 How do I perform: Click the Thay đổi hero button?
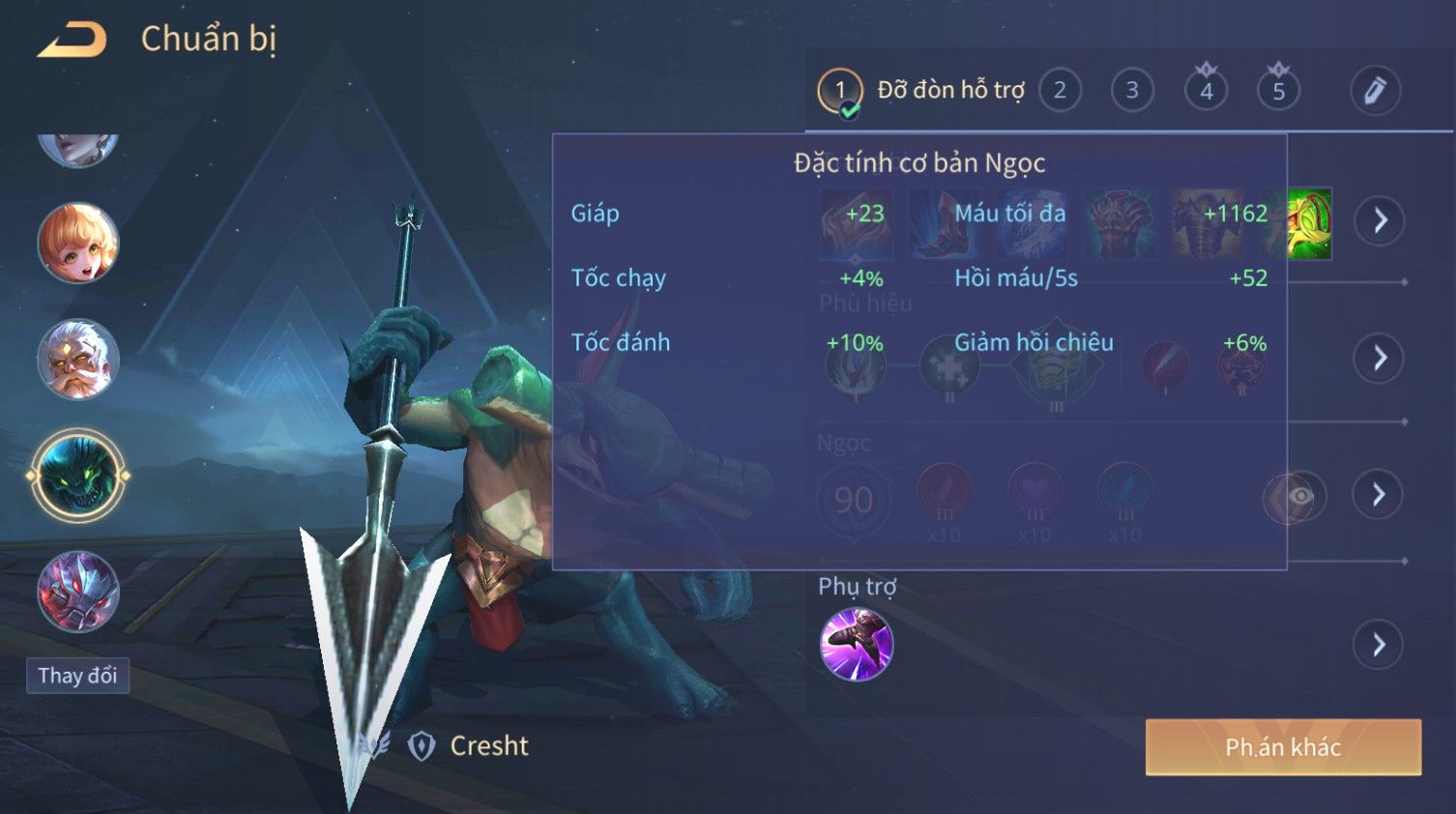pyautogui.click(x=77, y=675)
